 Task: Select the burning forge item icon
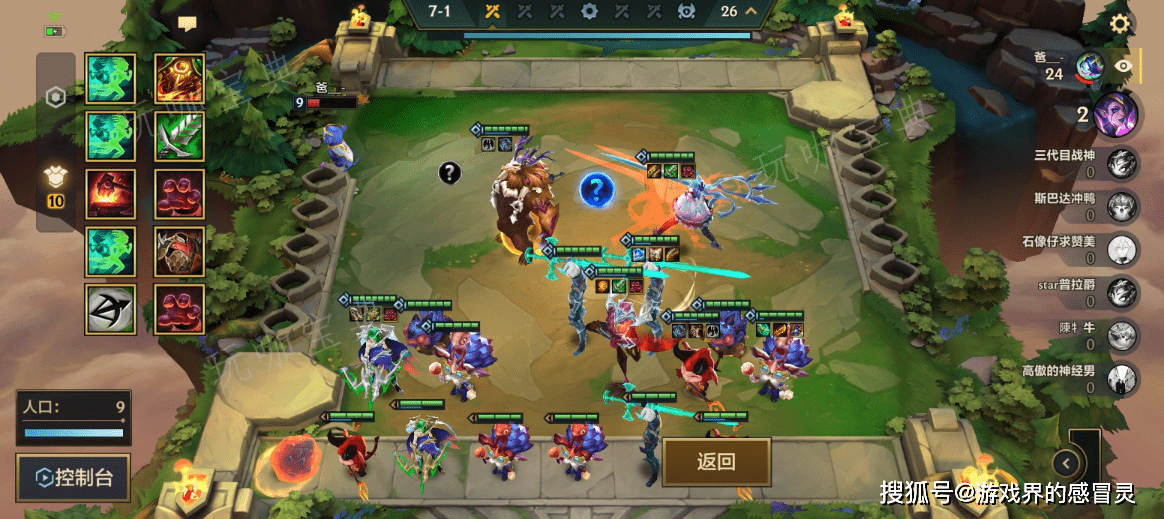(x=112, y=194)
